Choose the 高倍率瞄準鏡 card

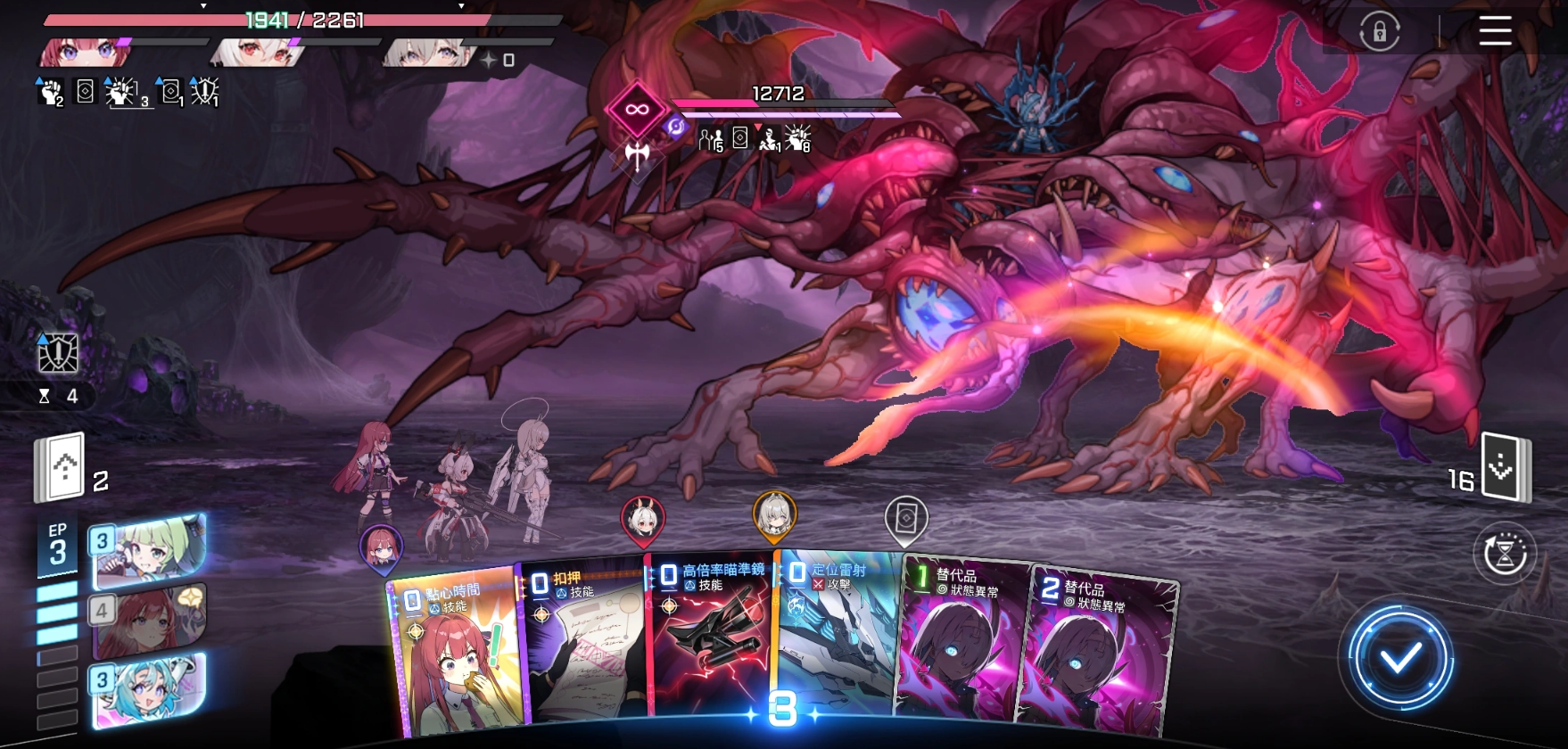point(712,638)
